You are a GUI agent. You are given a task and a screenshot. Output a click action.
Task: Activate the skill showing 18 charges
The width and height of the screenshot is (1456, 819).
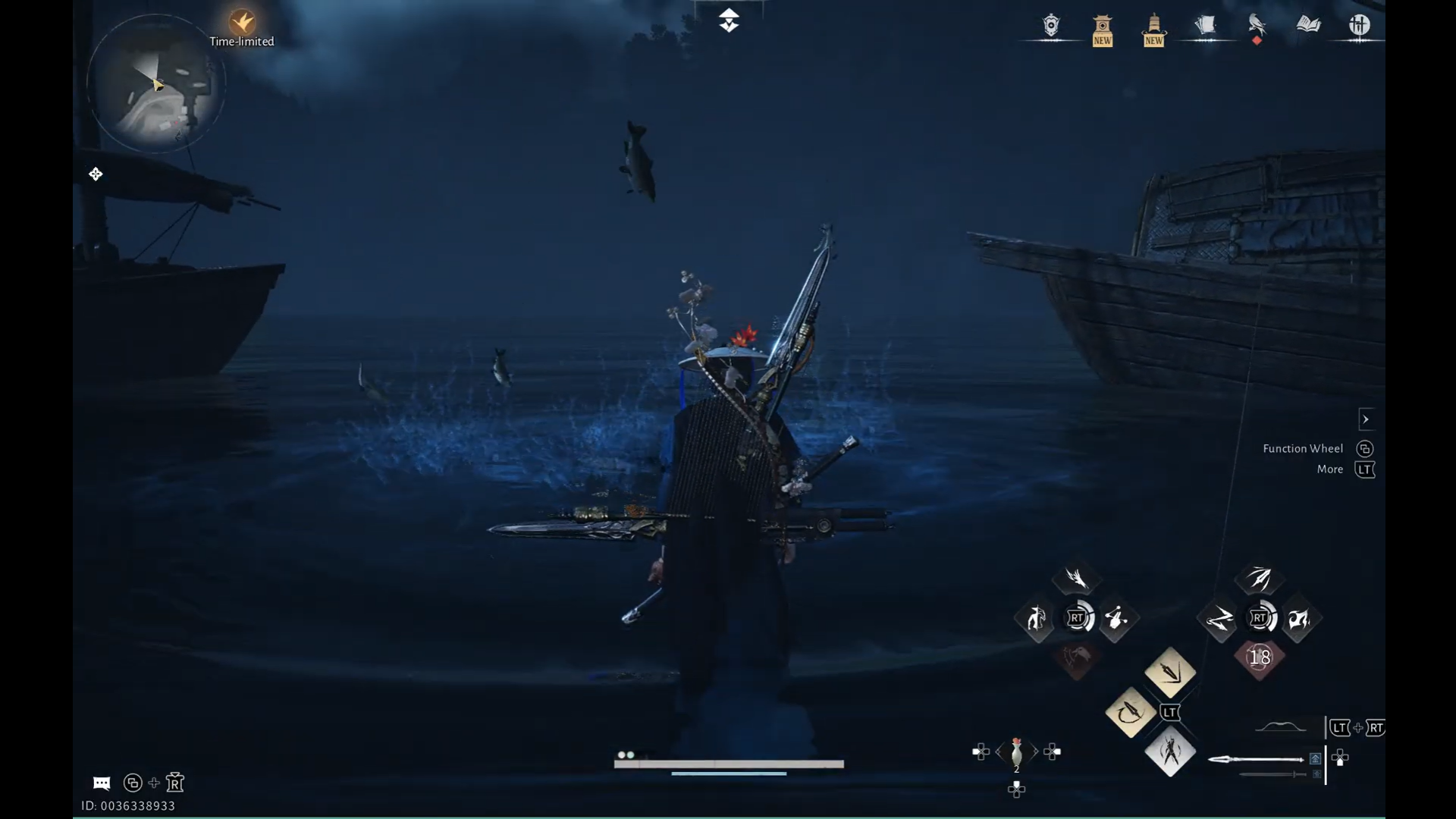coord(1260,657)
